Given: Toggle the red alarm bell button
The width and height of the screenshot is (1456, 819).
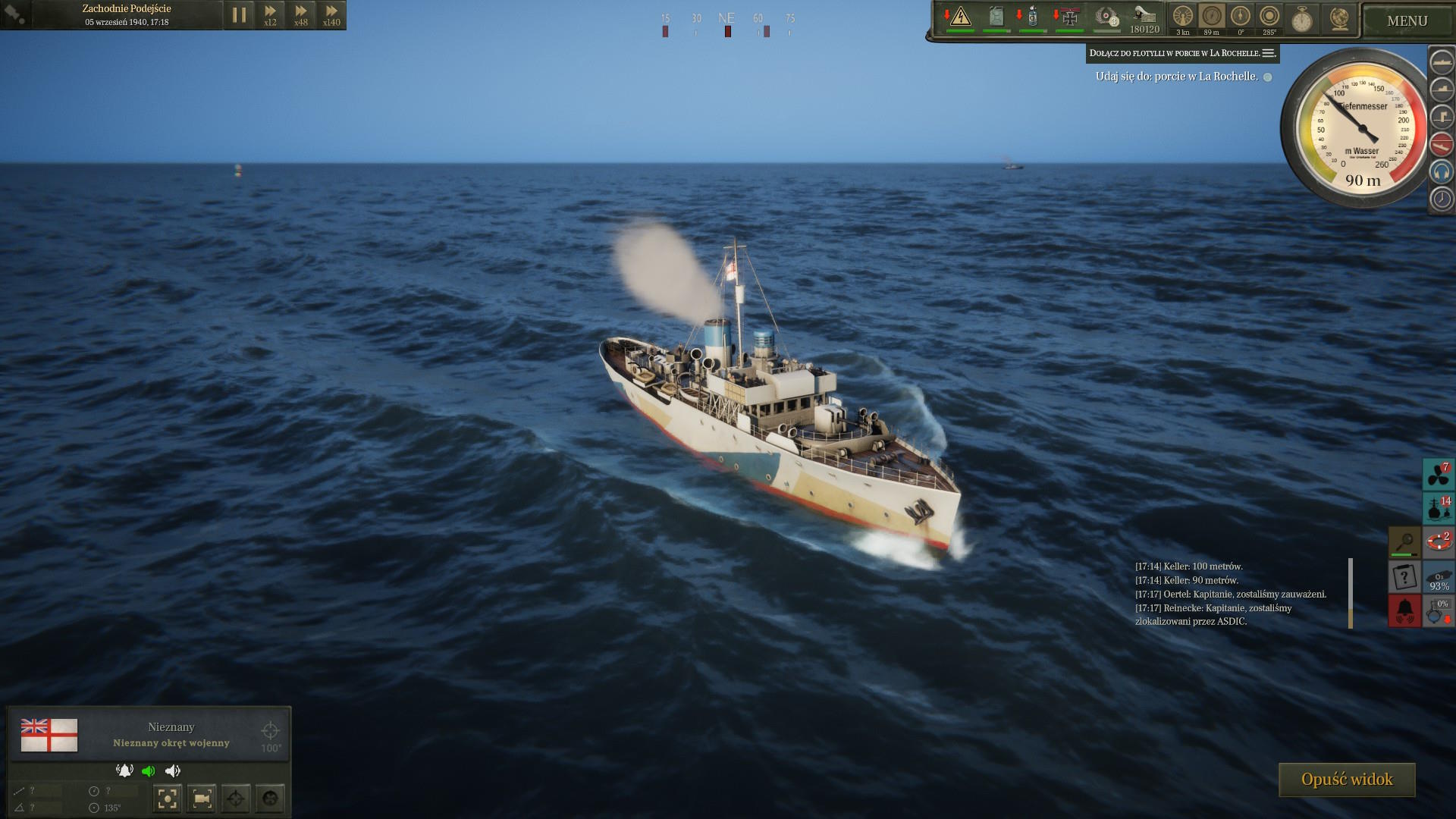Looking at the screenshot, I should [x=1404, y=610].
